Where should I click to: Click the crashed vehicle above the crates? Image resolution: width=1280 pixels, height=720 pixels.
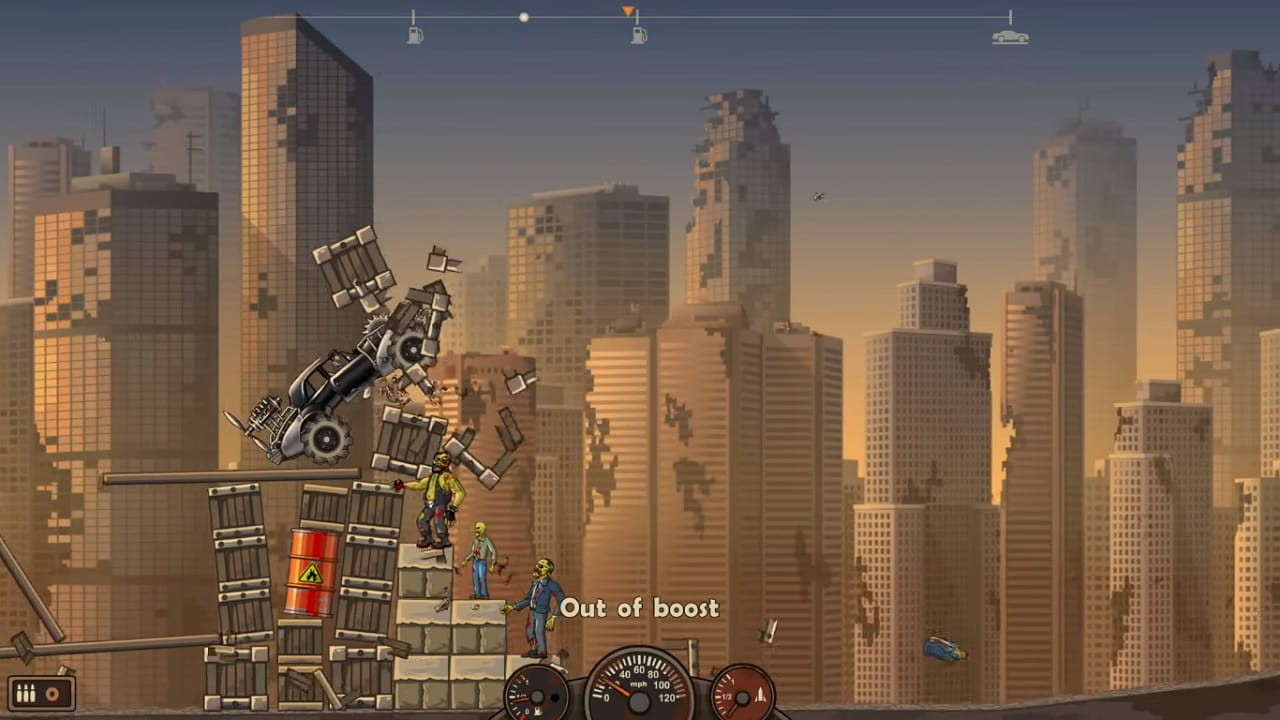(340, 390)
